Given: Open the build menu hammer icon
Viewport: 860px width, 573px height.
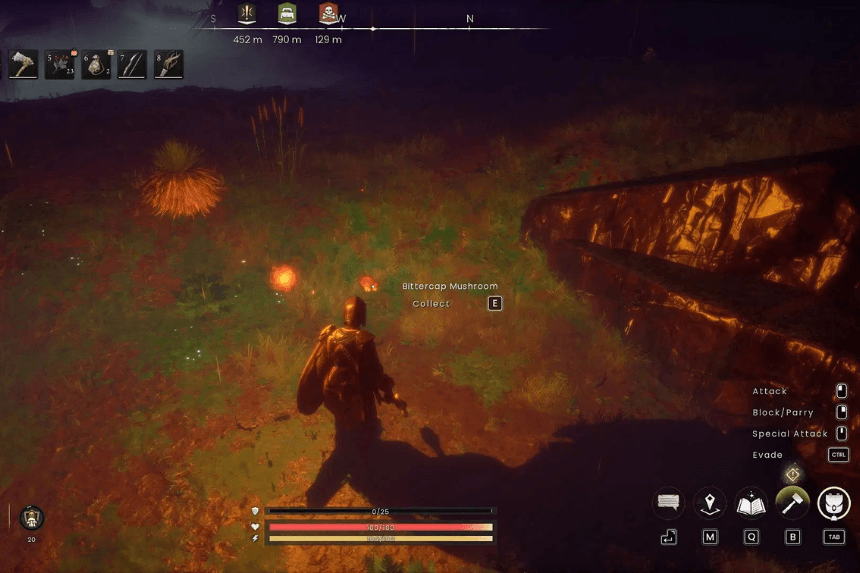Looking at the screenshot, I should pyautogui.click(x=792, y=503).
